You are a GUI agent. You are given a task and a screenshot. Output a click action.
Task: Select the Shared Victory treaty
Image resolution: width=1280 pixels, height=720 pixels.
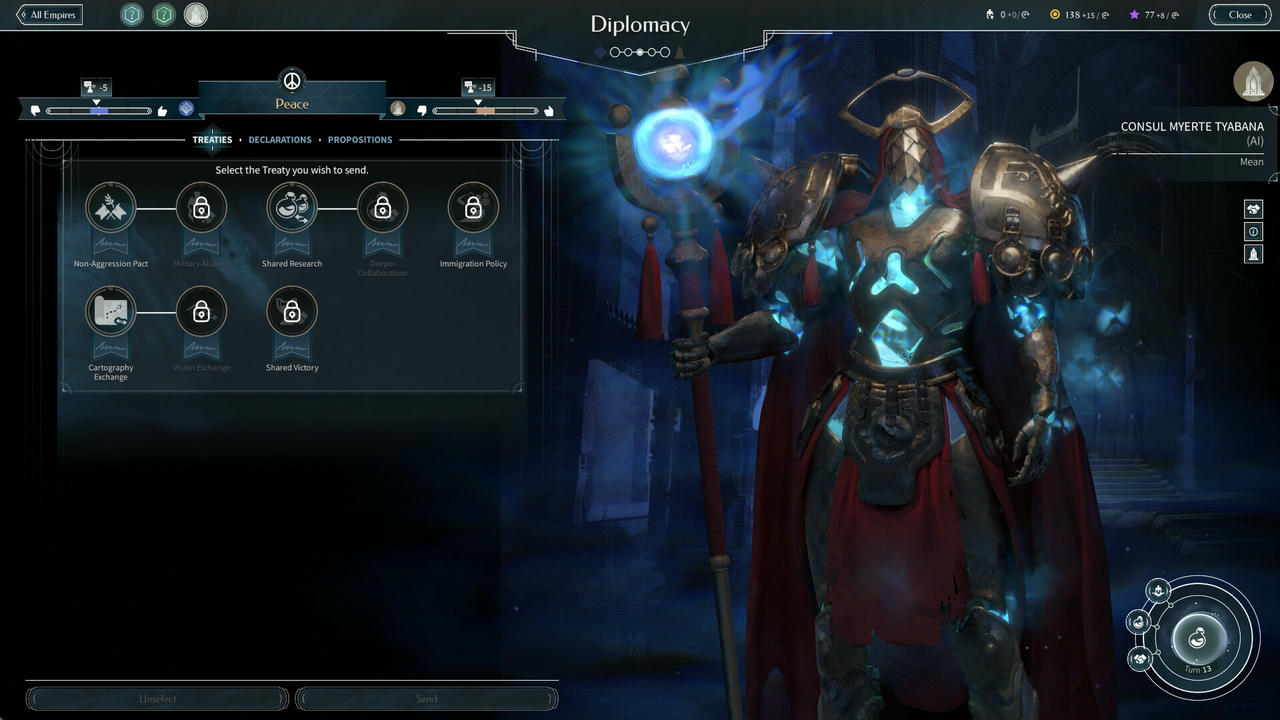[292, 311]
